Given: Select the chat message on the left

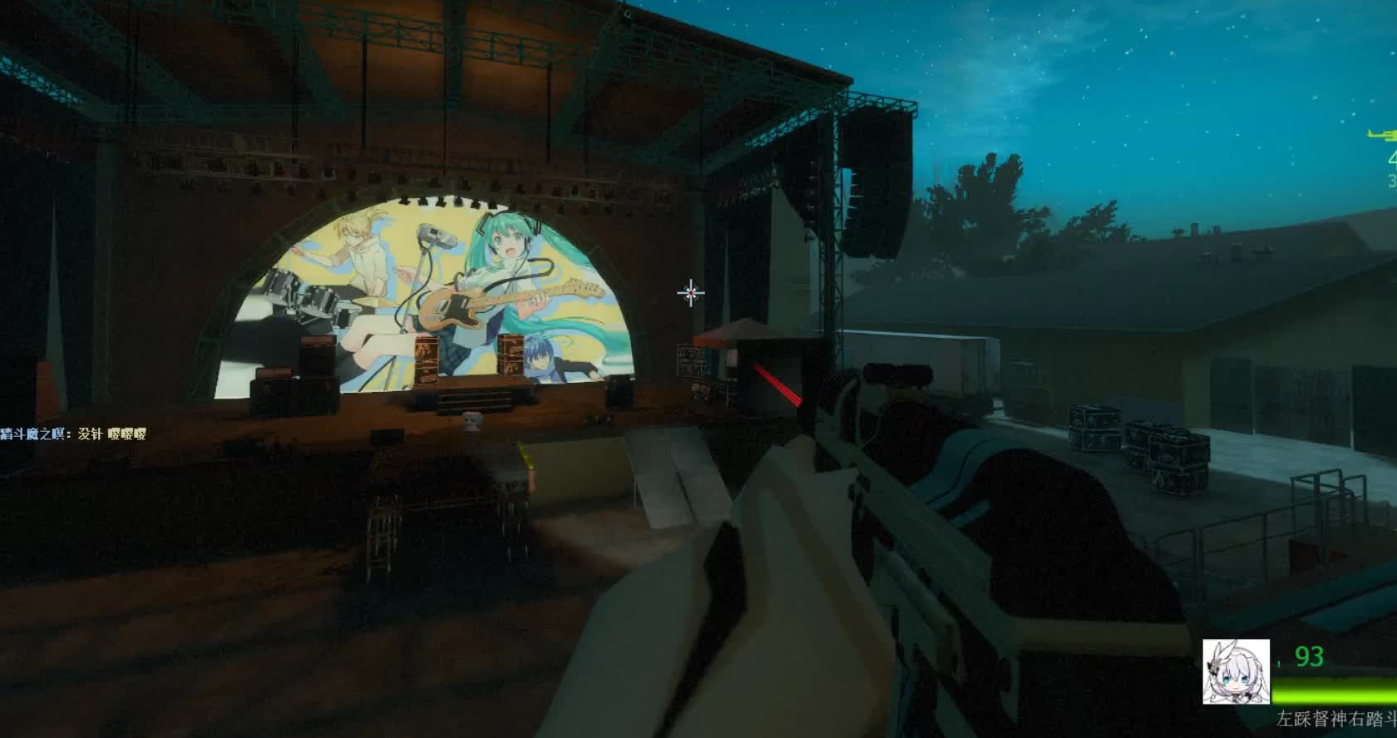Looking at the screenshot, I should (74, 434).
